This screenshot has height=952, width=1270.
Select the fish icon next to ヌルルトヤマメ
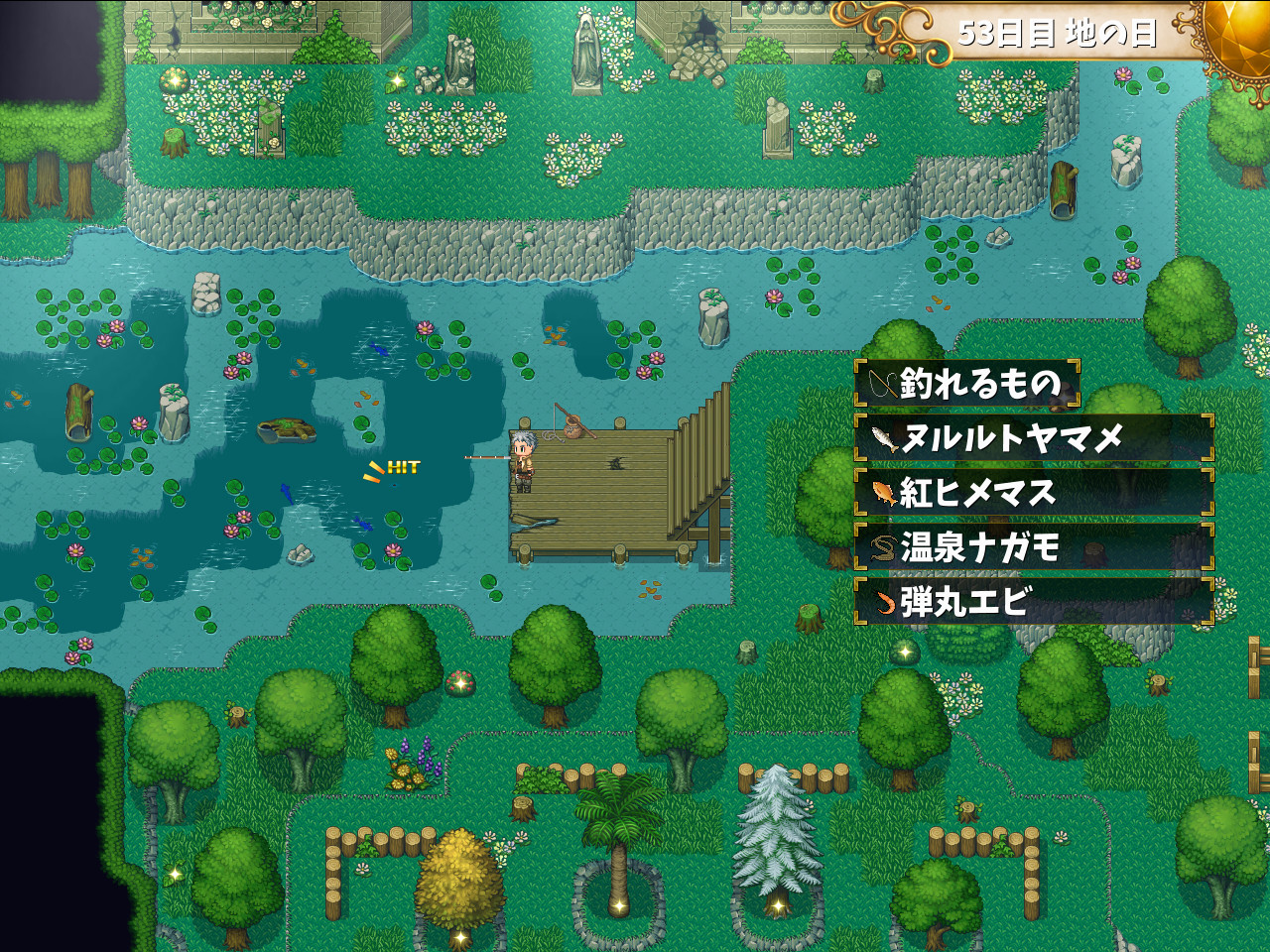[x=885, y=437]
